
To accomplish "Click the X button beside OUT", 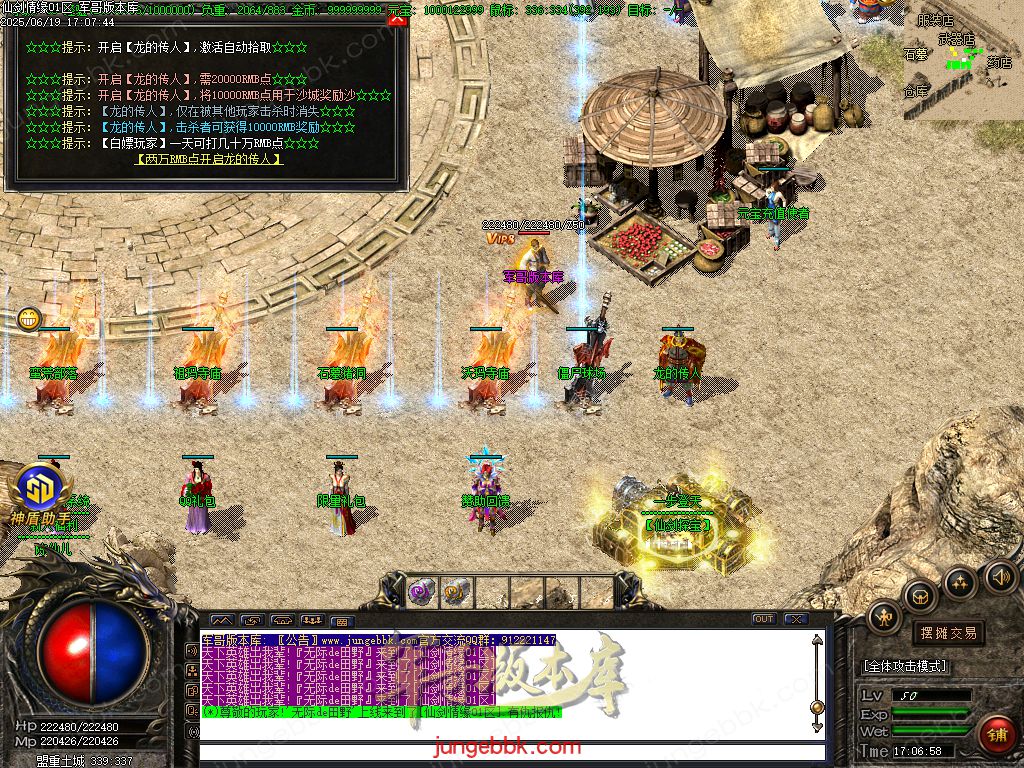I will pos(794,619).
